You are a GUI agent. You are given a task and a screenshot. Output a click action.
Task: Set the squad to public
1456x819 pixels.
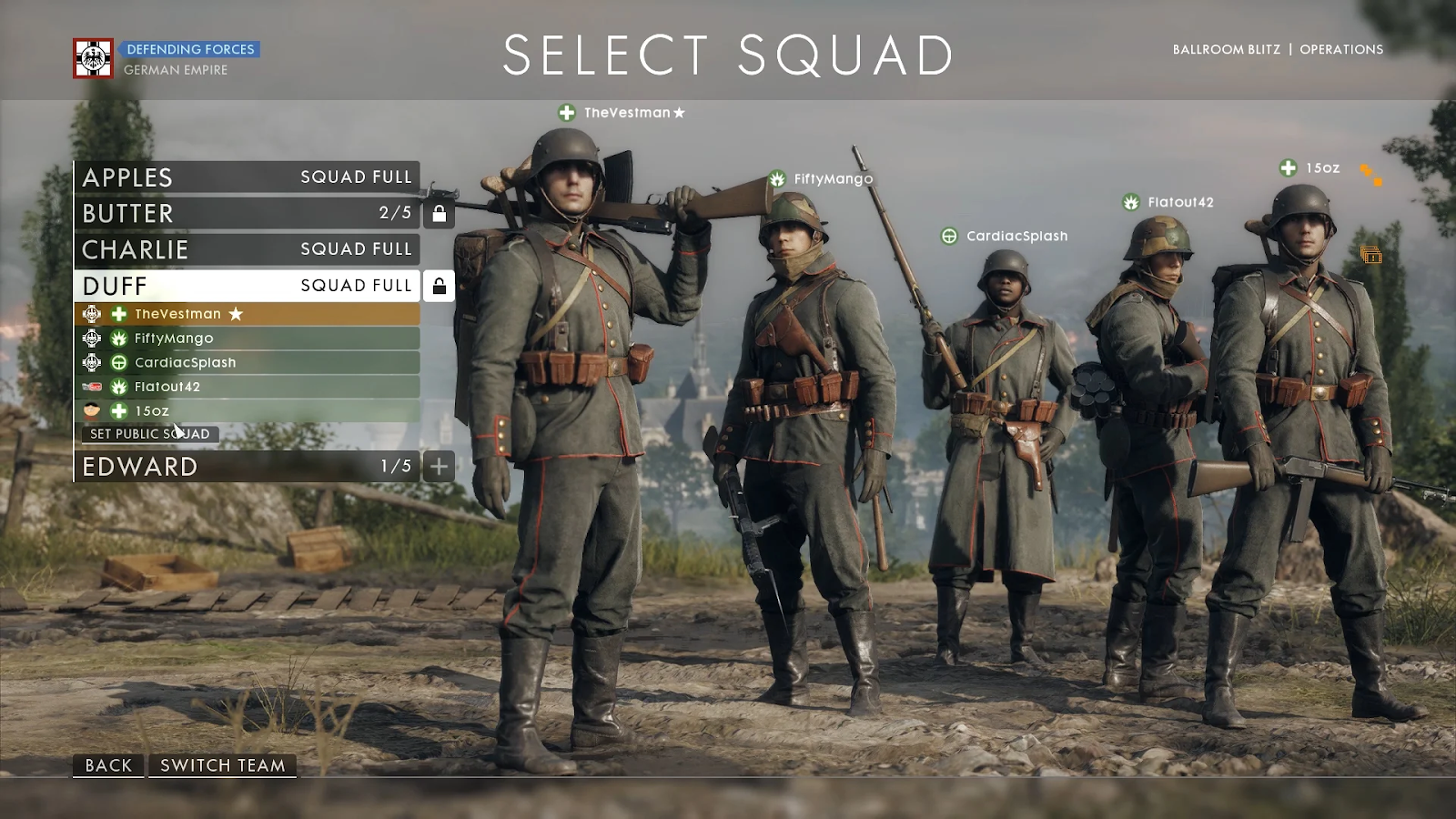pyautogui.click(x=150, y=434)
